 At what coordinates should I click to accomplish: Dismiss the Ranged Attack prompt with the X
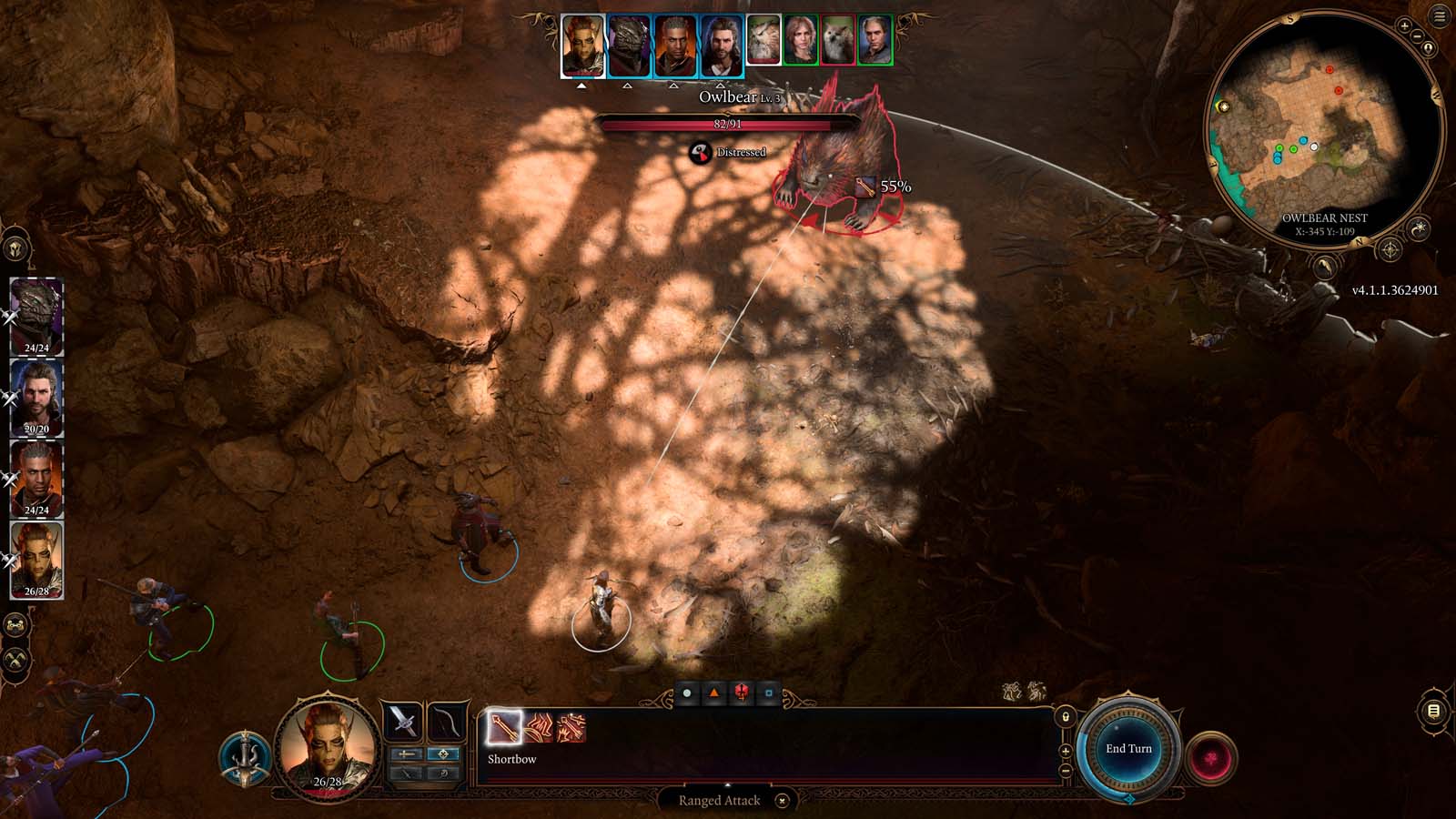pyautogui.click(x=781, y=800)
